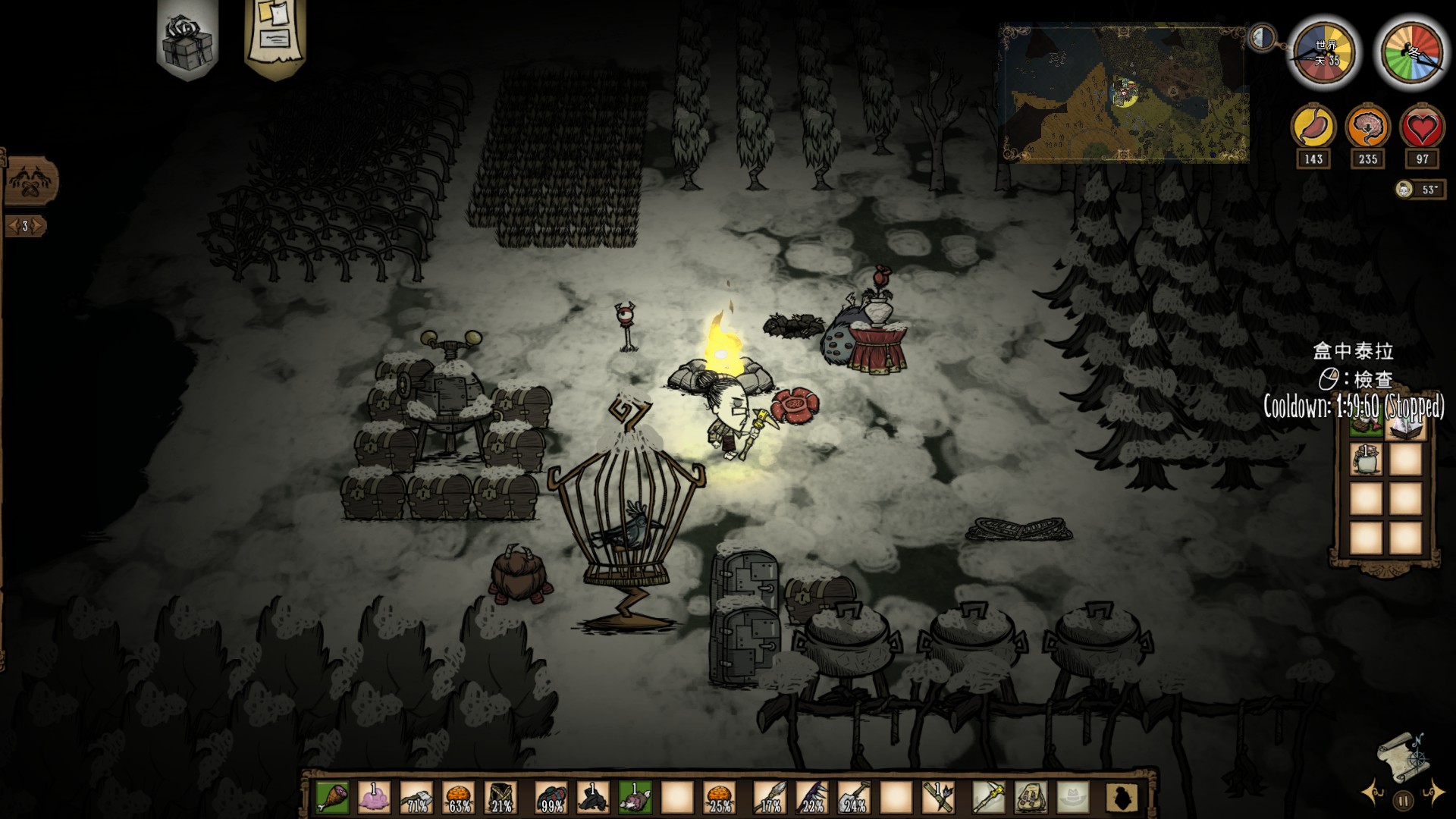Select the spear at 17% durability
The image size is (1456, 819).
pyautogui.click(x=769, y=797)
